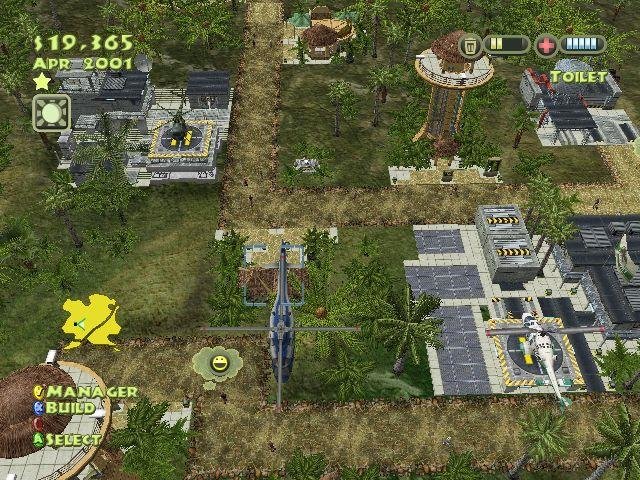The width and height of the screenshot is (640, 480).
Task: Click the yellow park star rating
Action: tap(42, 80)
